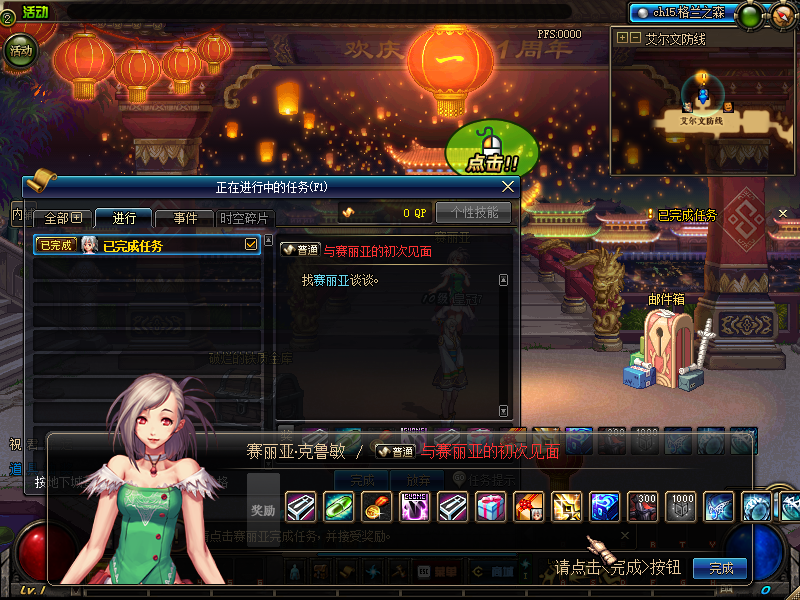
Task: Toggle the checkbox on the completed quest row
Action: [x=251, y=244]
